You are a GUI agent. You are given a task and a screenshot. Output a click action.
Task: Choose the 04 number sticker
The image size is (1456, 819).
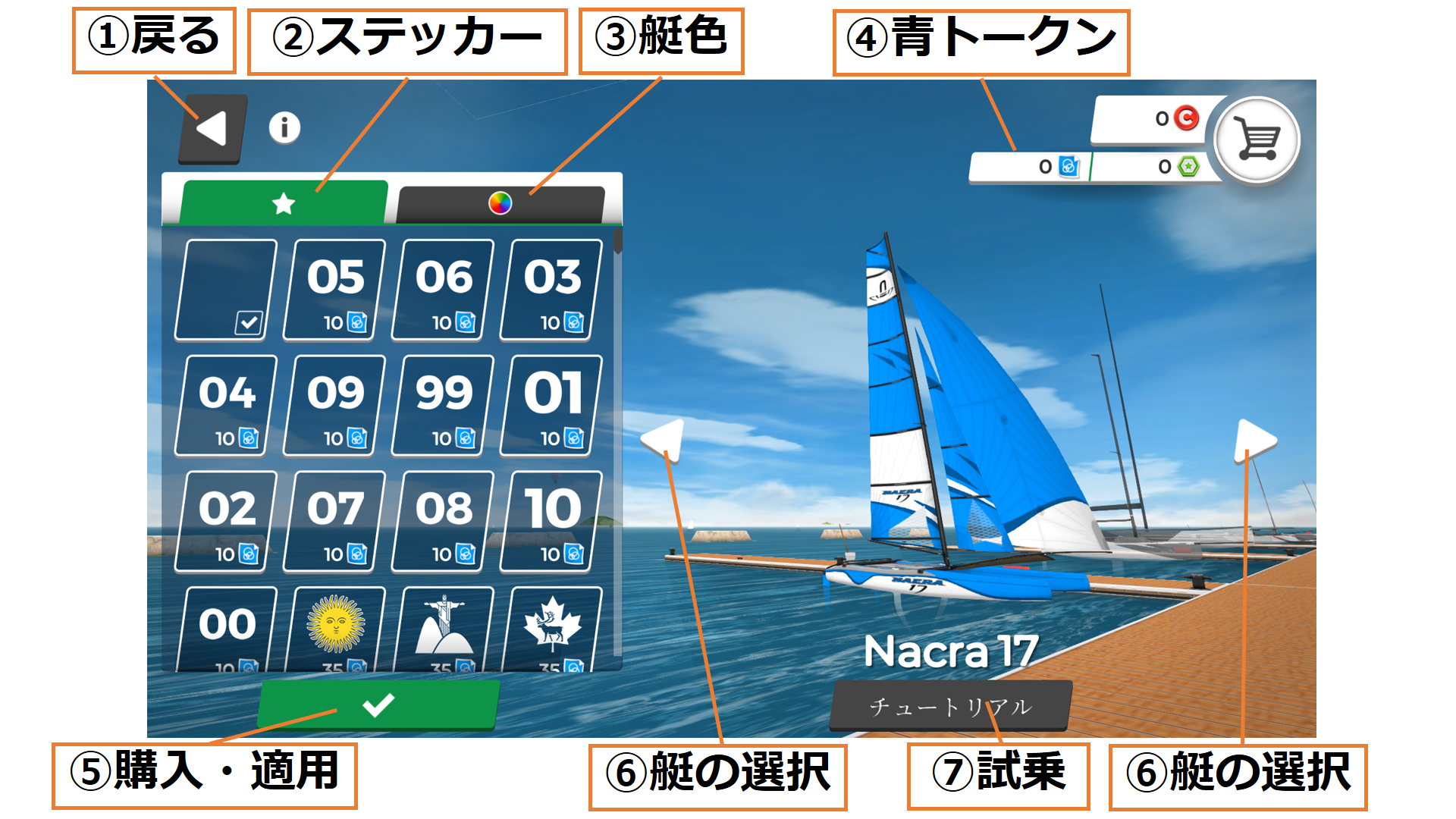pos(226,406)
